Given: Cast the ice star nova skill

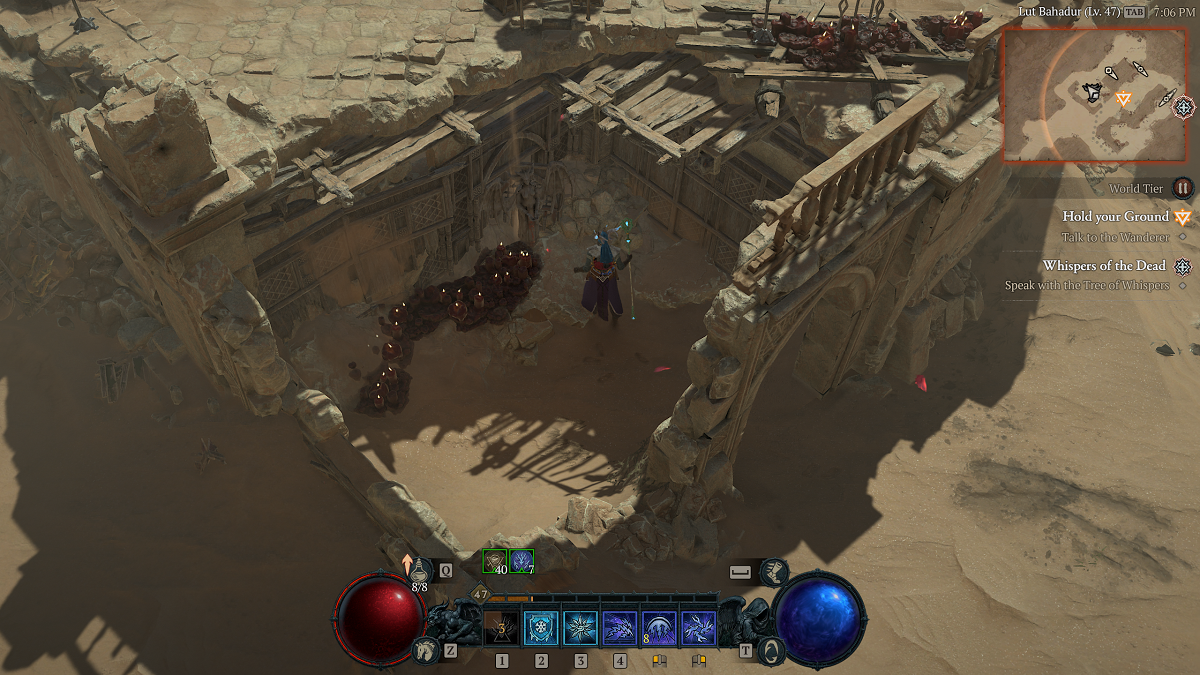Looking at the screenshot, I should click(x=580, y=628).
